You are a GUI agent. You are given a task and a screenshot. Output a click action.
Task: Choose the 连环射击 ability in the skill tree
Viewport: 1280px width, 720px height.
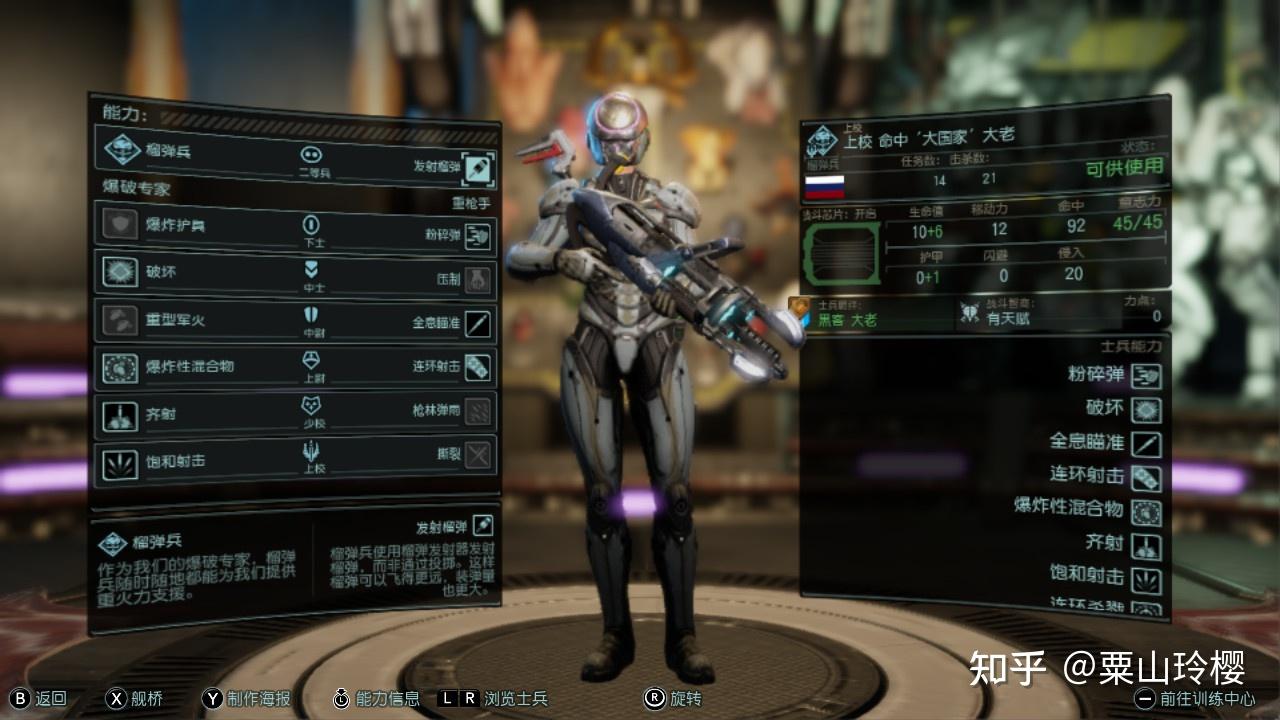click(x=478, y=367)
